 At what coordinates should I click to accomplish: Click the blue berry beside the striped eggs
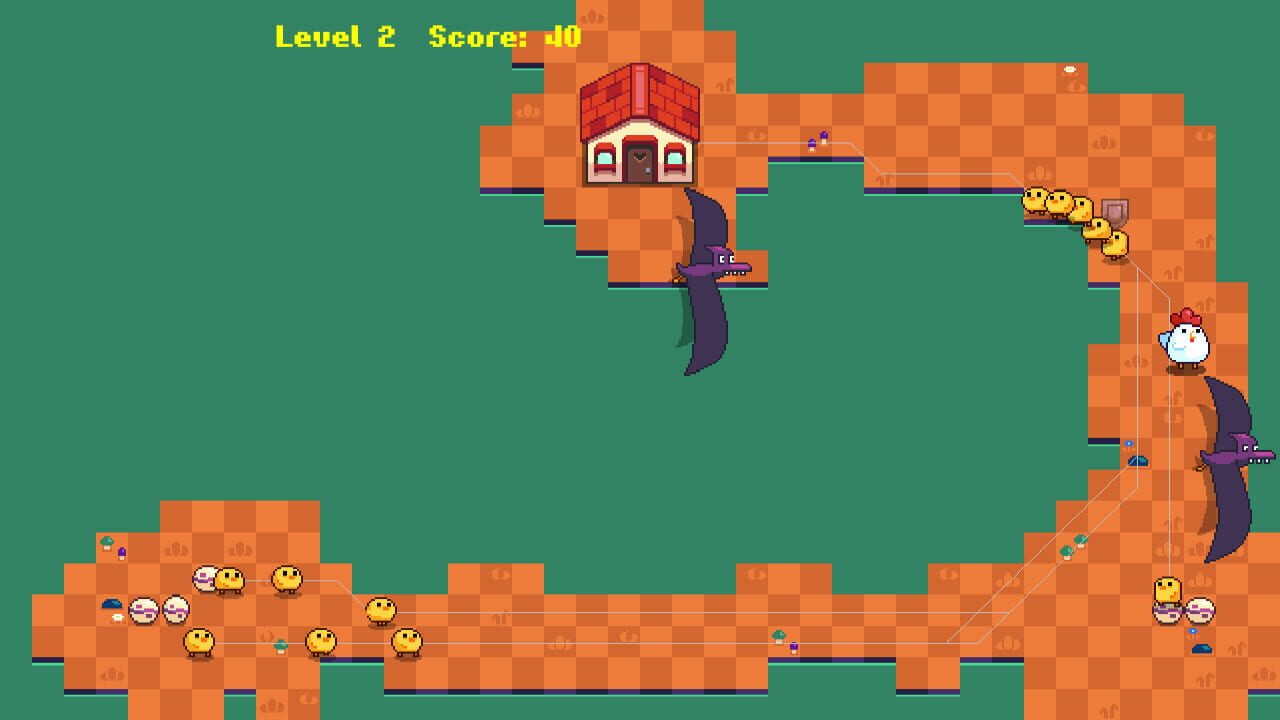click(112, 604)
